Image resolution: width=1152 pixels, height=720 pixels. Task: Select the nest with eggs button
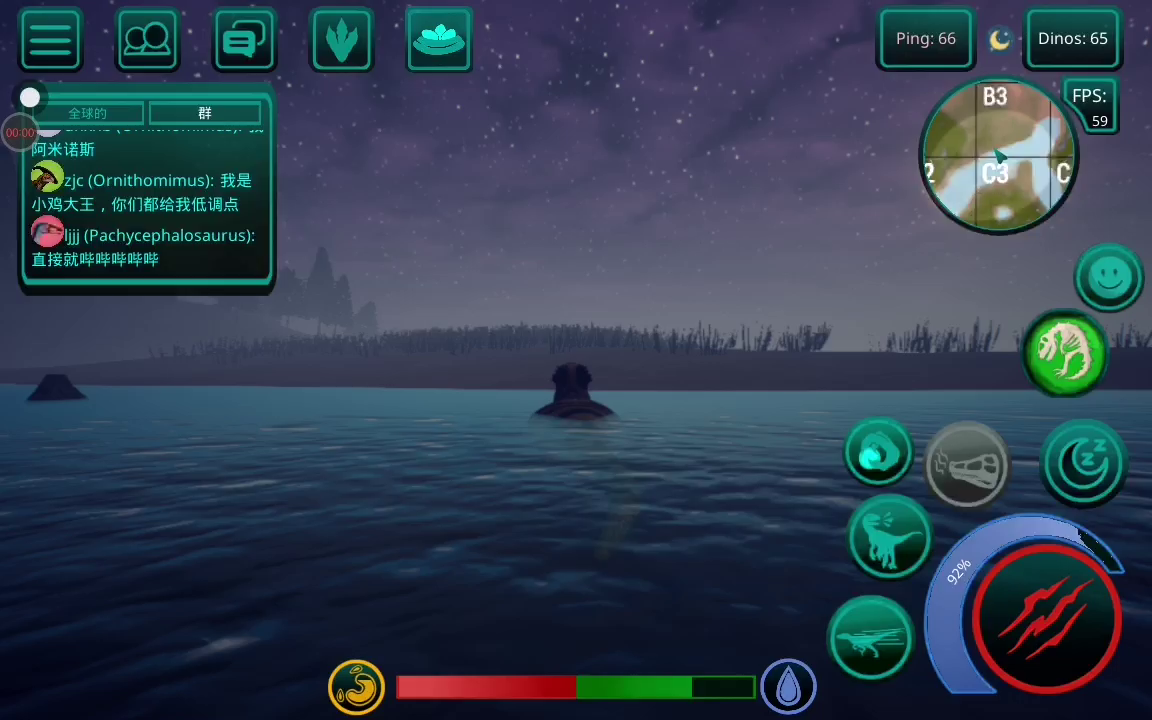click(x=439, y=40)
